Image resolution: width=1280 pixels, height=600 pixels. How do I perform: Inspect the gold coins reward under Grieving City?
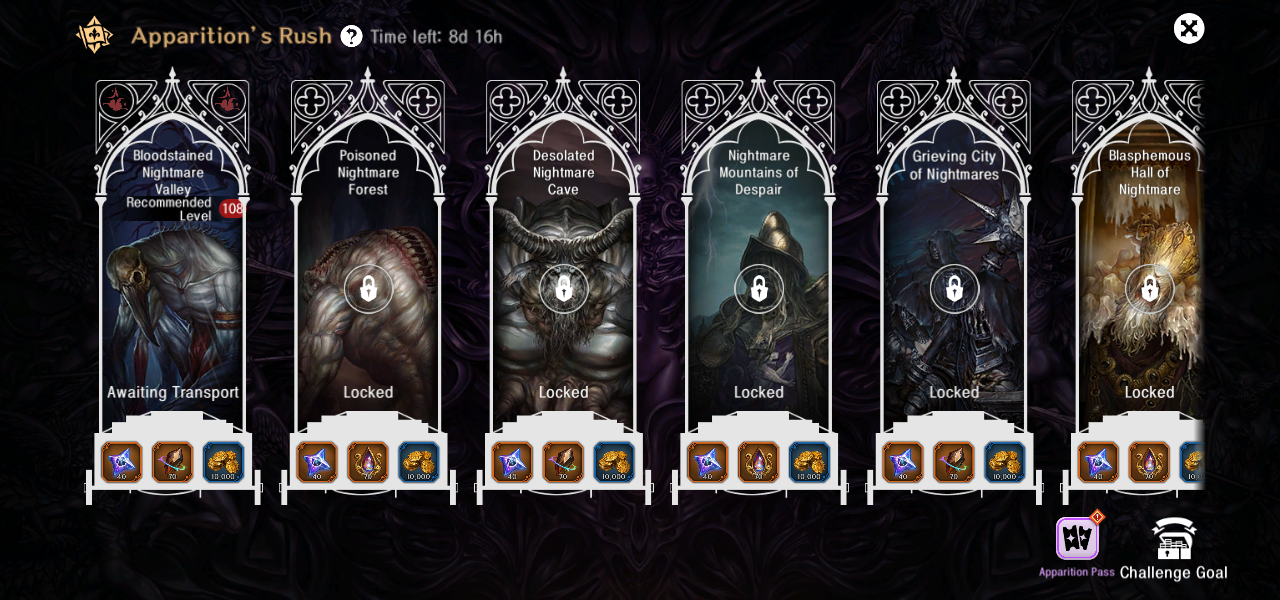(1005, 462)
